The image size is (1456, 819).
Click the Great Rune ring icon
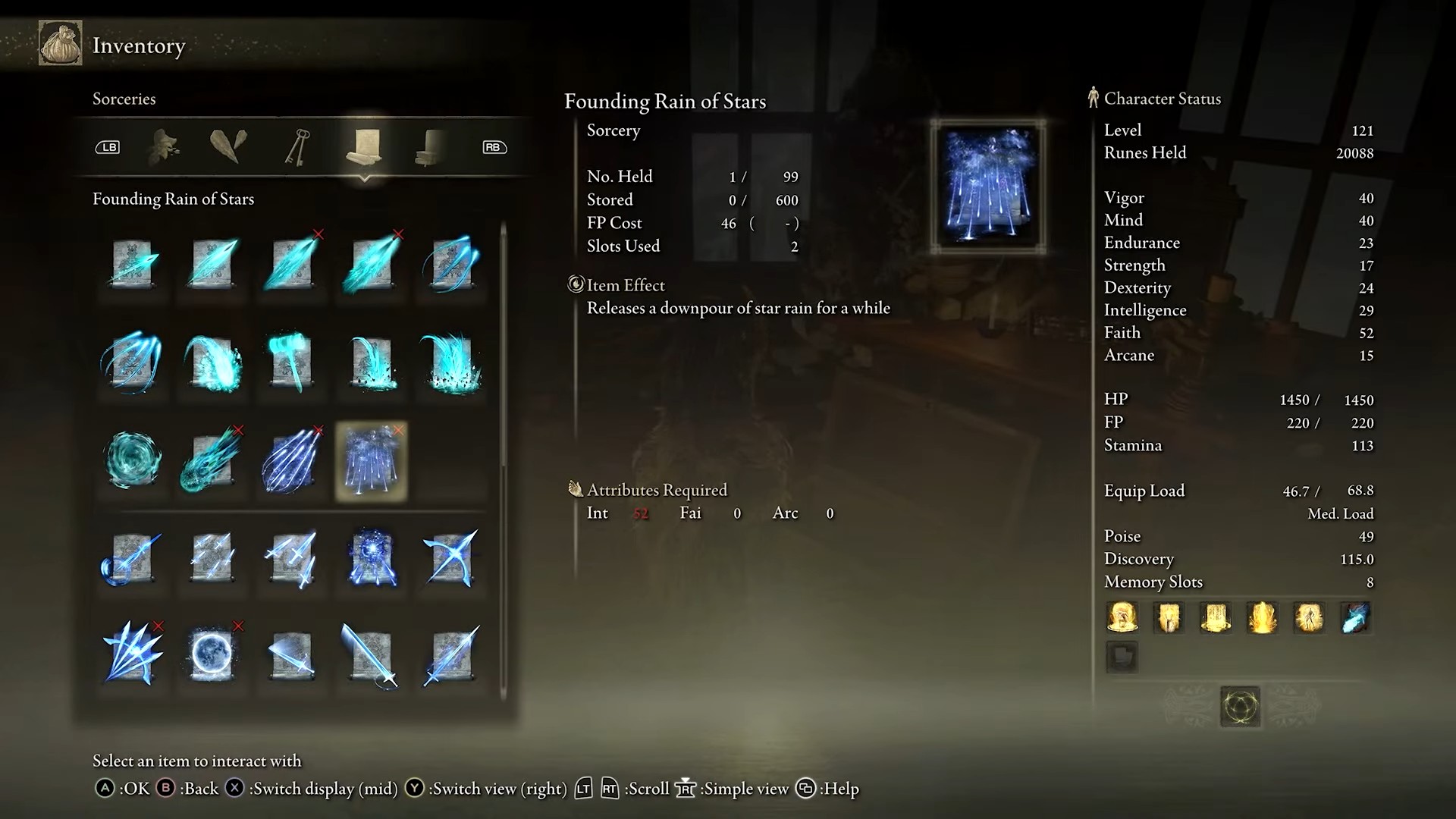coord(1240,707)
